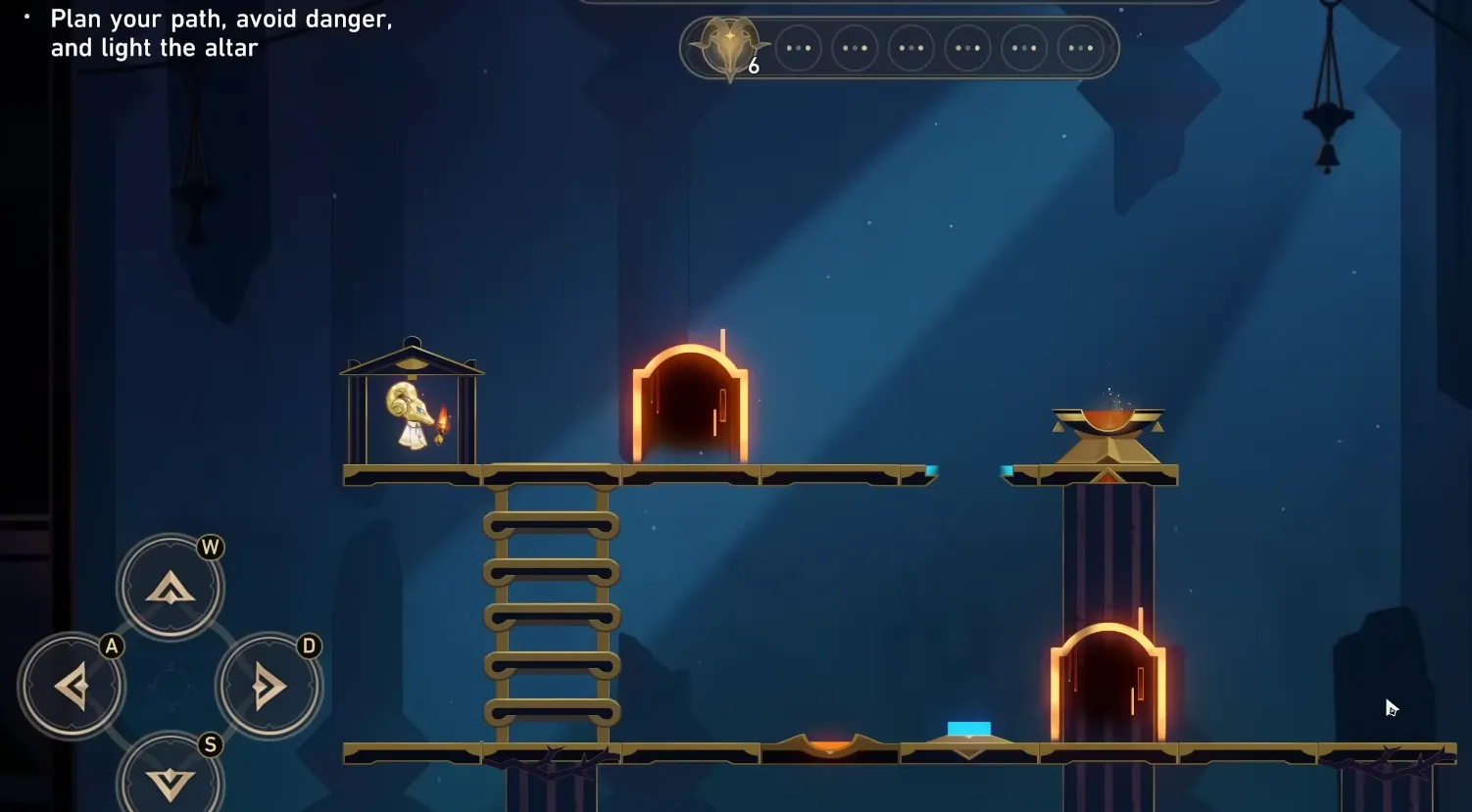Click the move counter bar at the top
This screenshot has height=812, width=1472.
(x=900, y=47)
